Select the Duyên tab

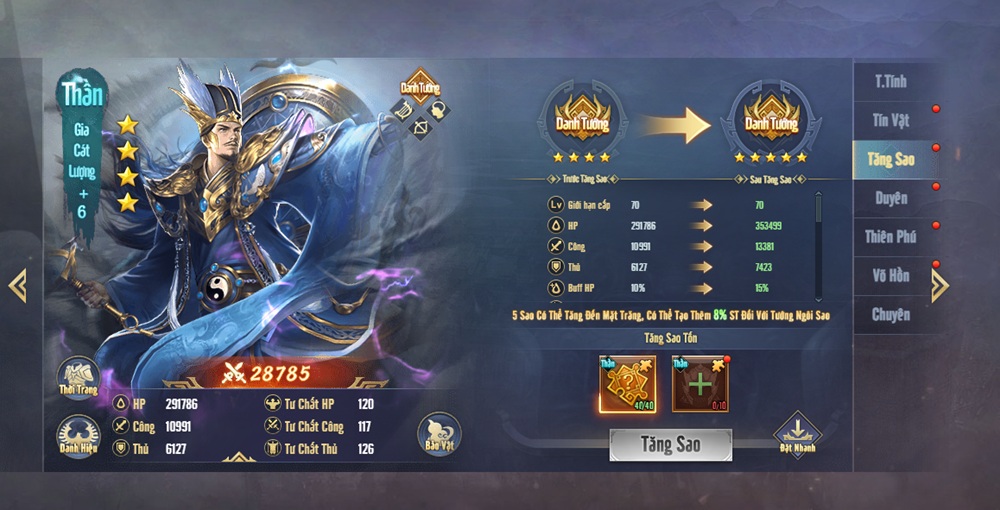click(x=890, y=198)
